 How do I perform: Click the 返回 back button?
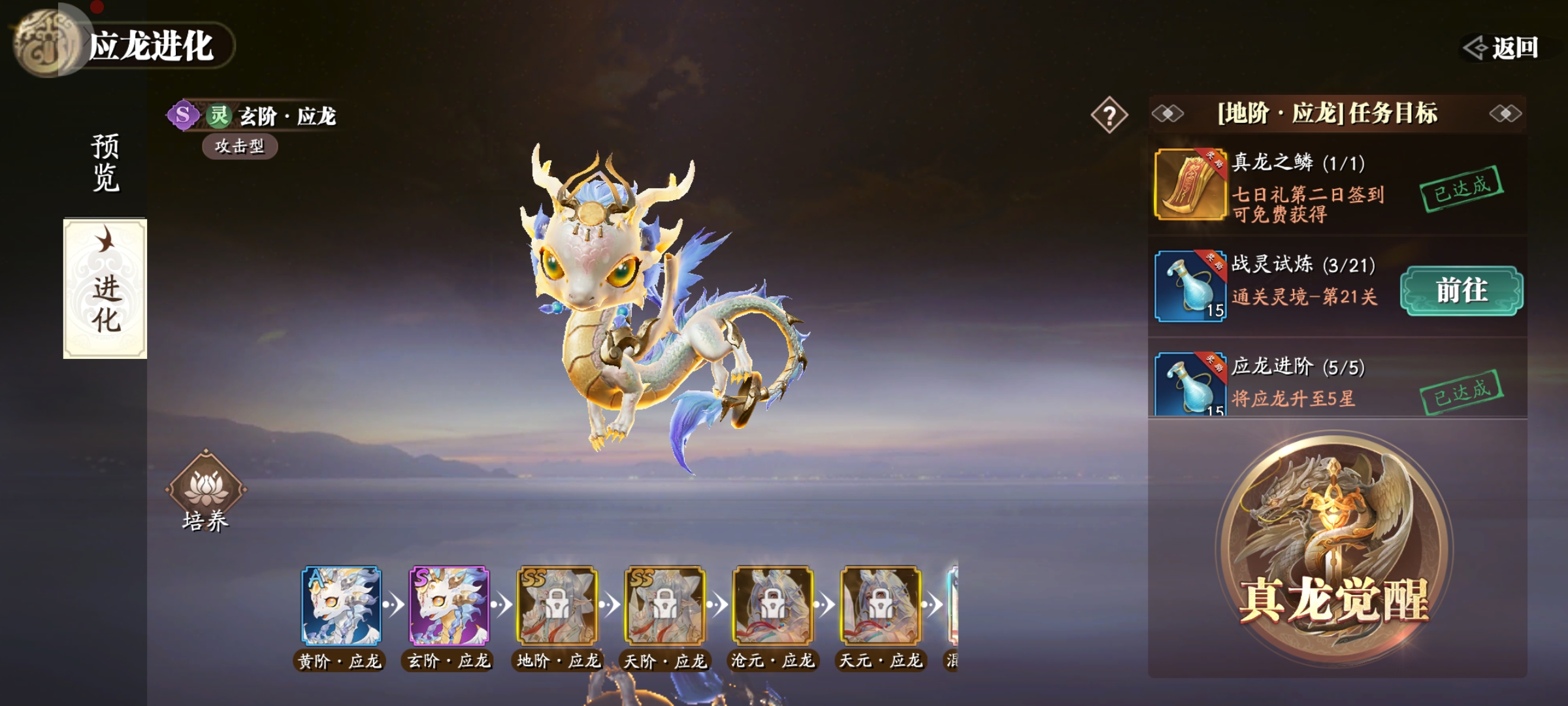pos(1501,48)
